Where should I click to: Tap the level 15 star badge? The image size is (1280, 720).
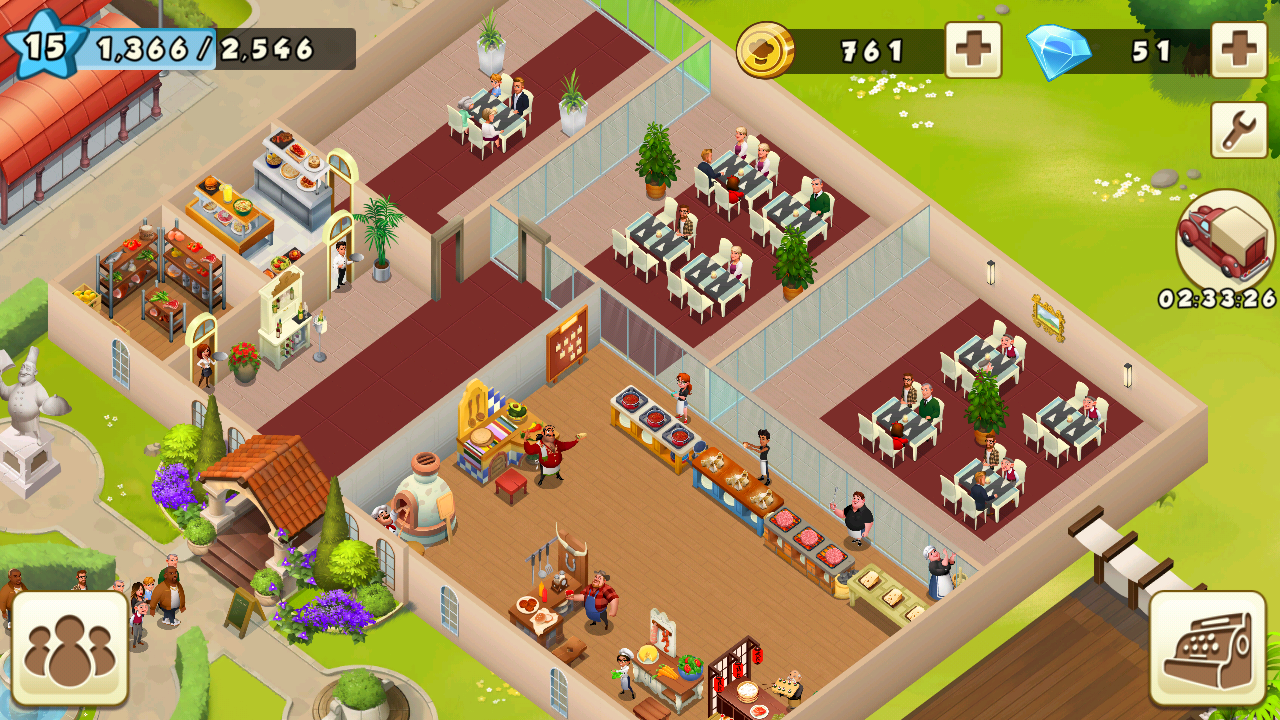point(42,45)
